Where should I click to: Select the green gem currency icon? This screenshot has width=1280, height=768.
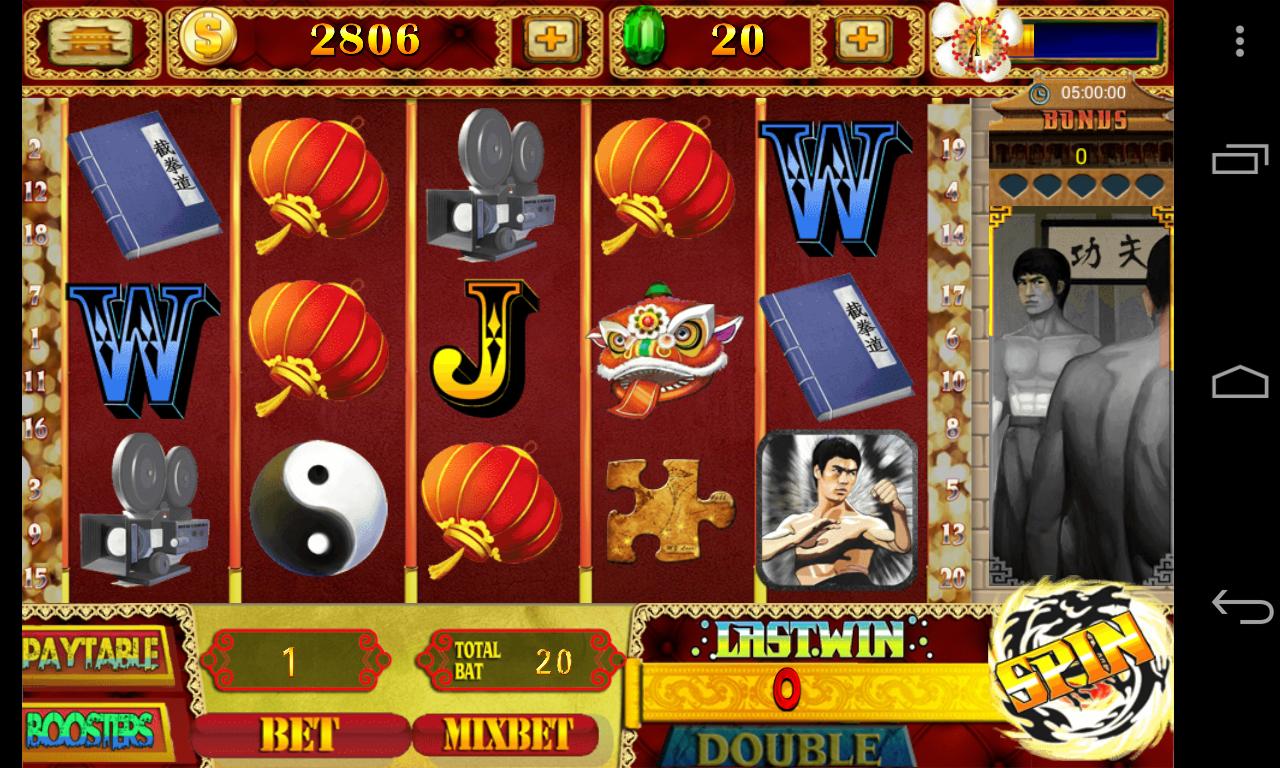pos(646,40)
